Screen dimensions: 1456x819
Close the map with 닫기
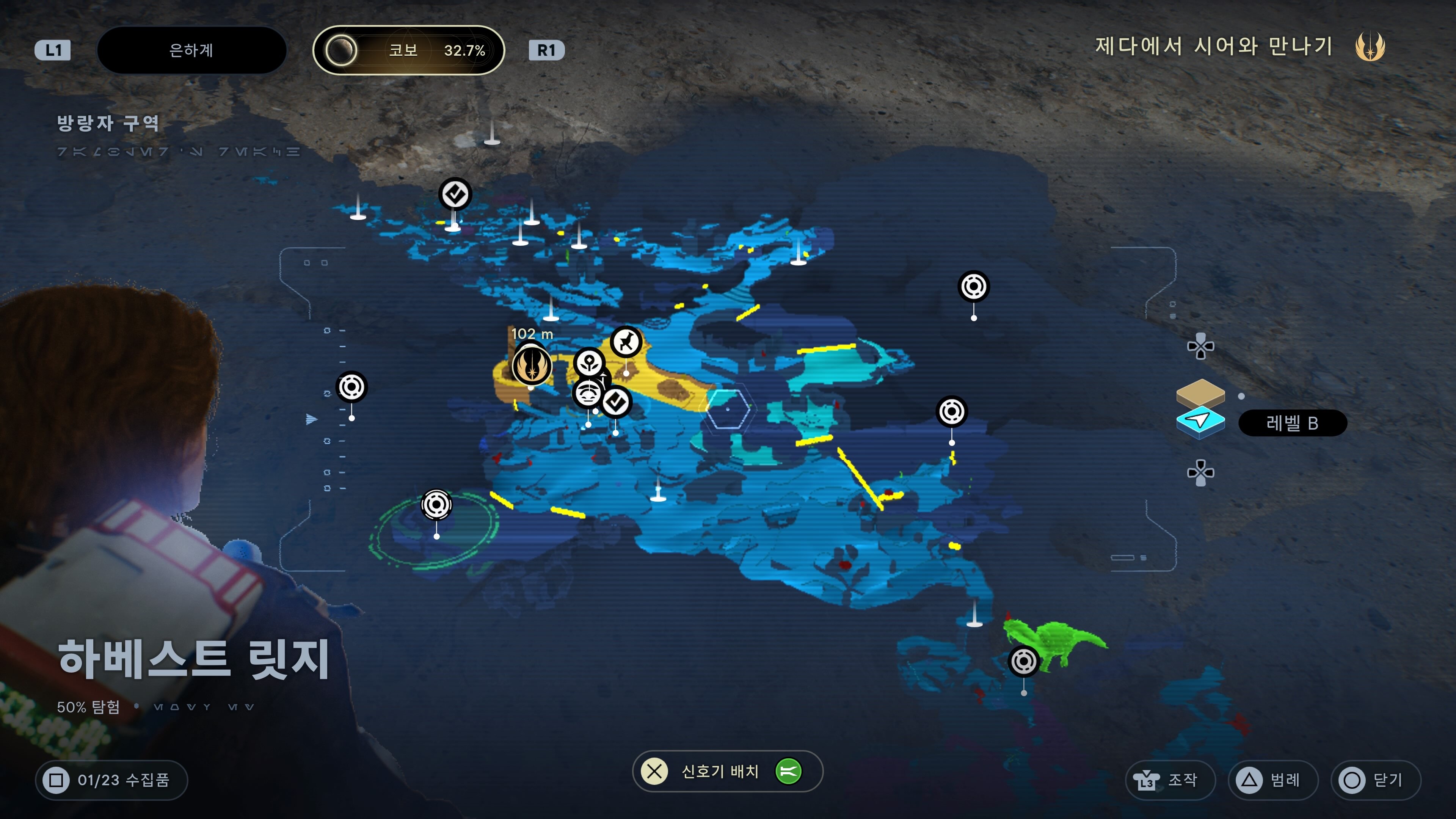(1375, 780)
